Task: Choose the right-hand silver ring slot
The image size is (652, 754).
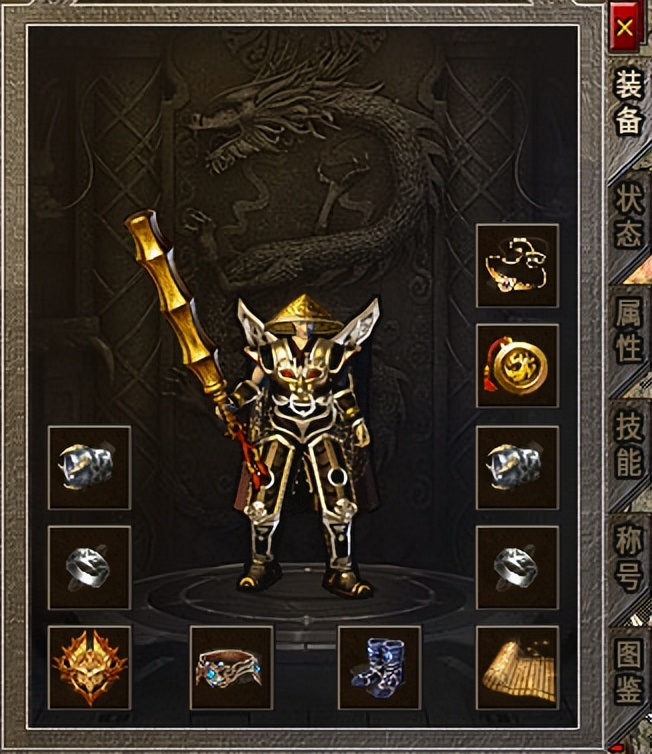Action: (x=517, y=567)
